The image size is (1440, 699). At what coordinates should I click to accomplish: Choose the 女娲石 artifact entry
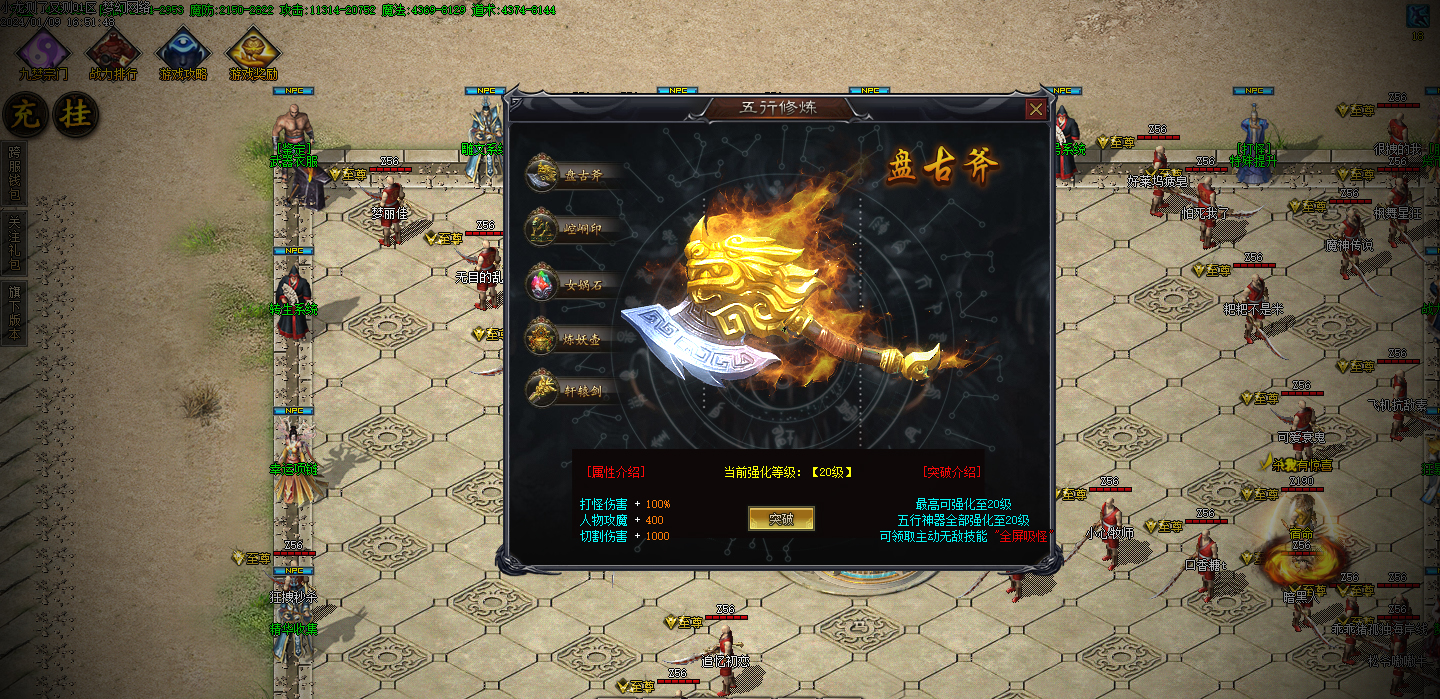coord(572,285)
